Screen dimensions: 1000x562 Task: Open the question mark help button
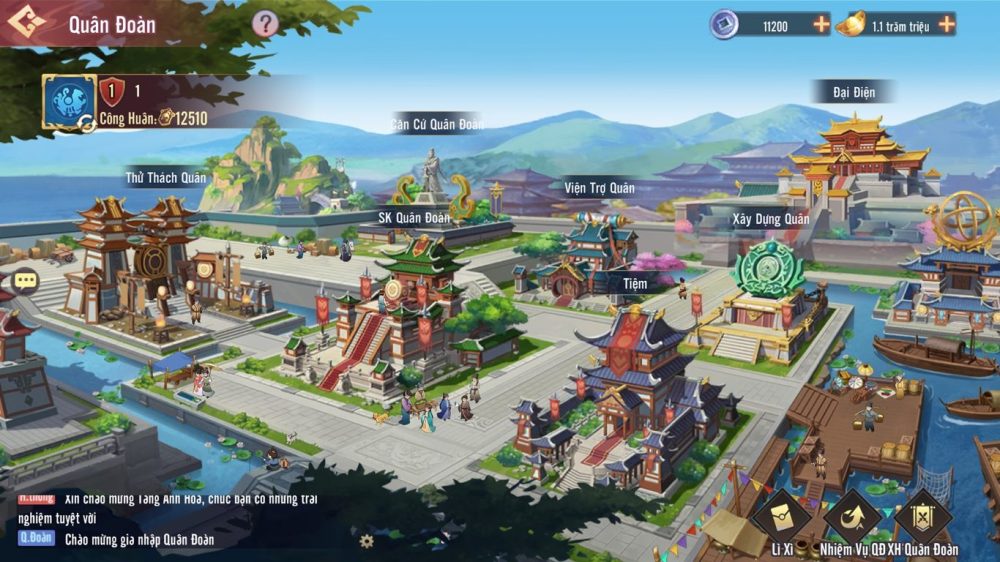point(264,24)
